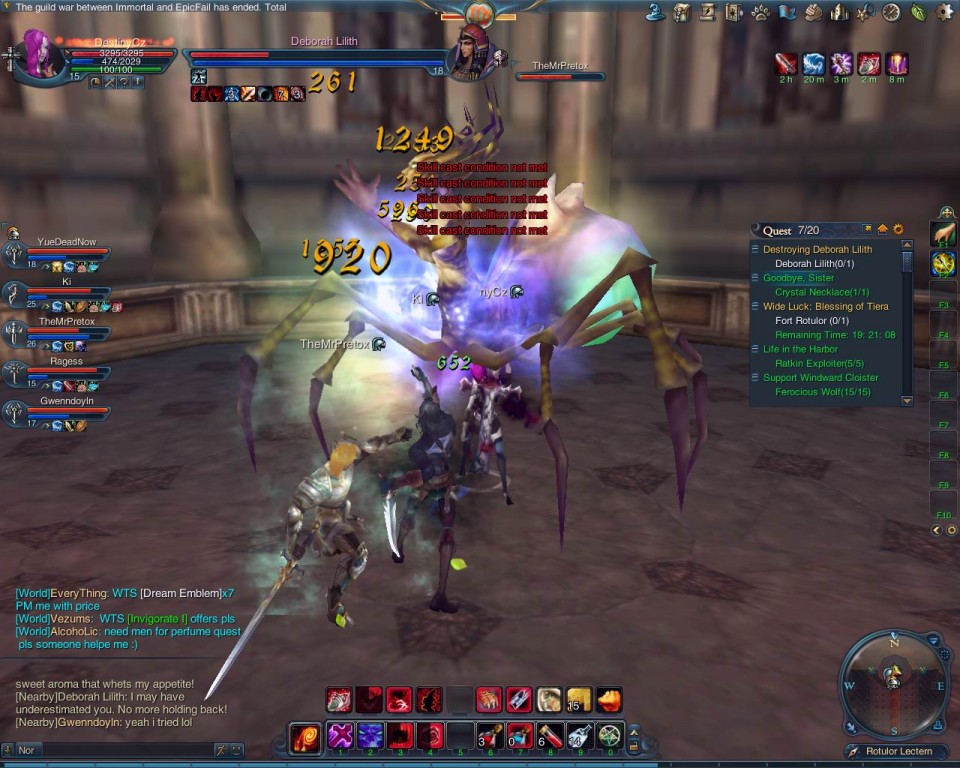960x768 pixels.
Task: Activate the pentagram skill in slot 0
Action: coord(610,736)
